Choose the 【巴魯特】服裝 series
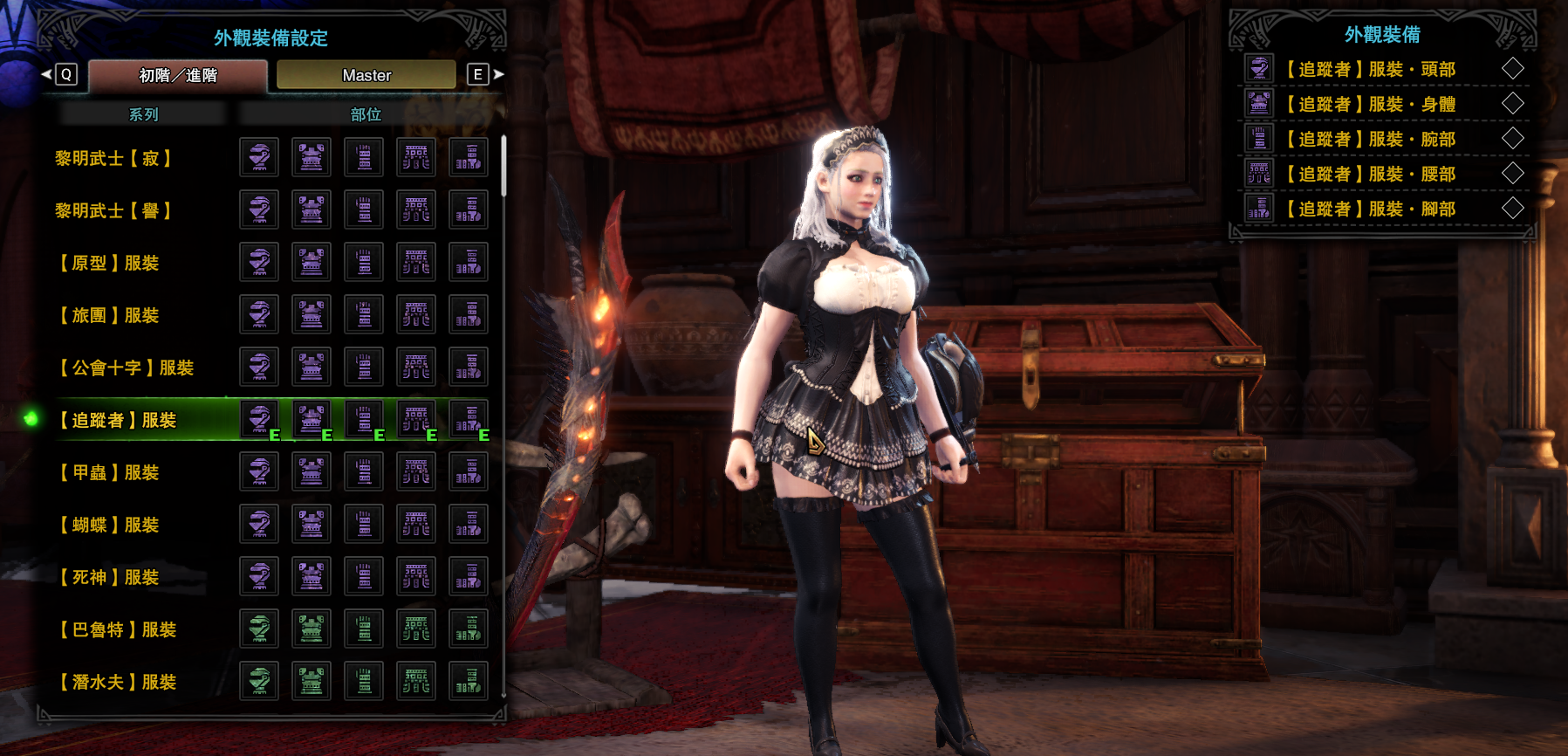 [x=118, y=630]
